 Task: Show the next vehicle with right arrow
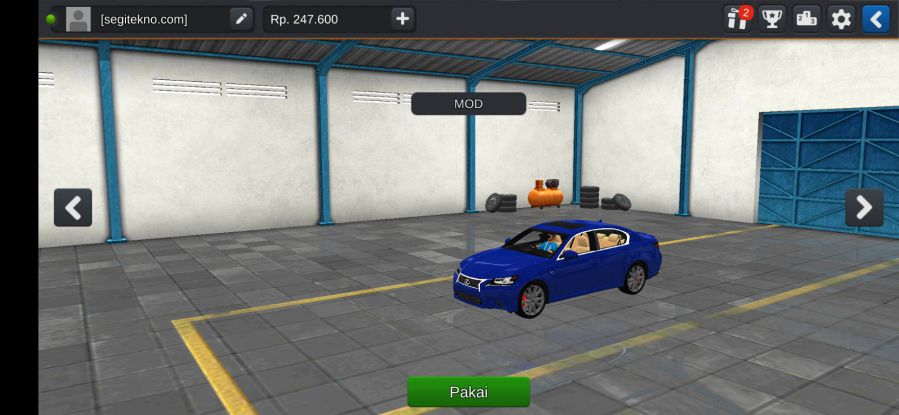(x=864, y=207)
